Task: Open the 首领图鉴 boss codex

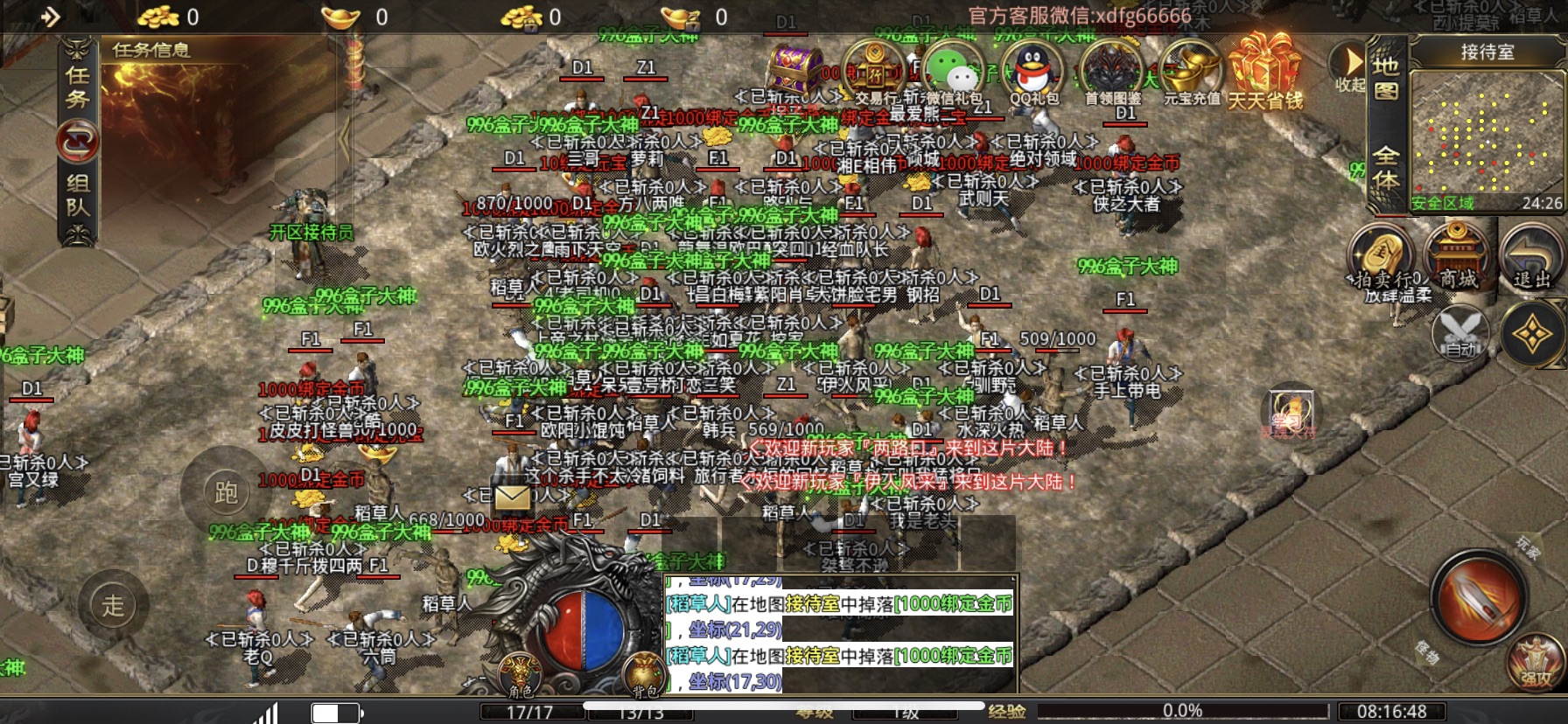Action: click(x=1112, y=73)
